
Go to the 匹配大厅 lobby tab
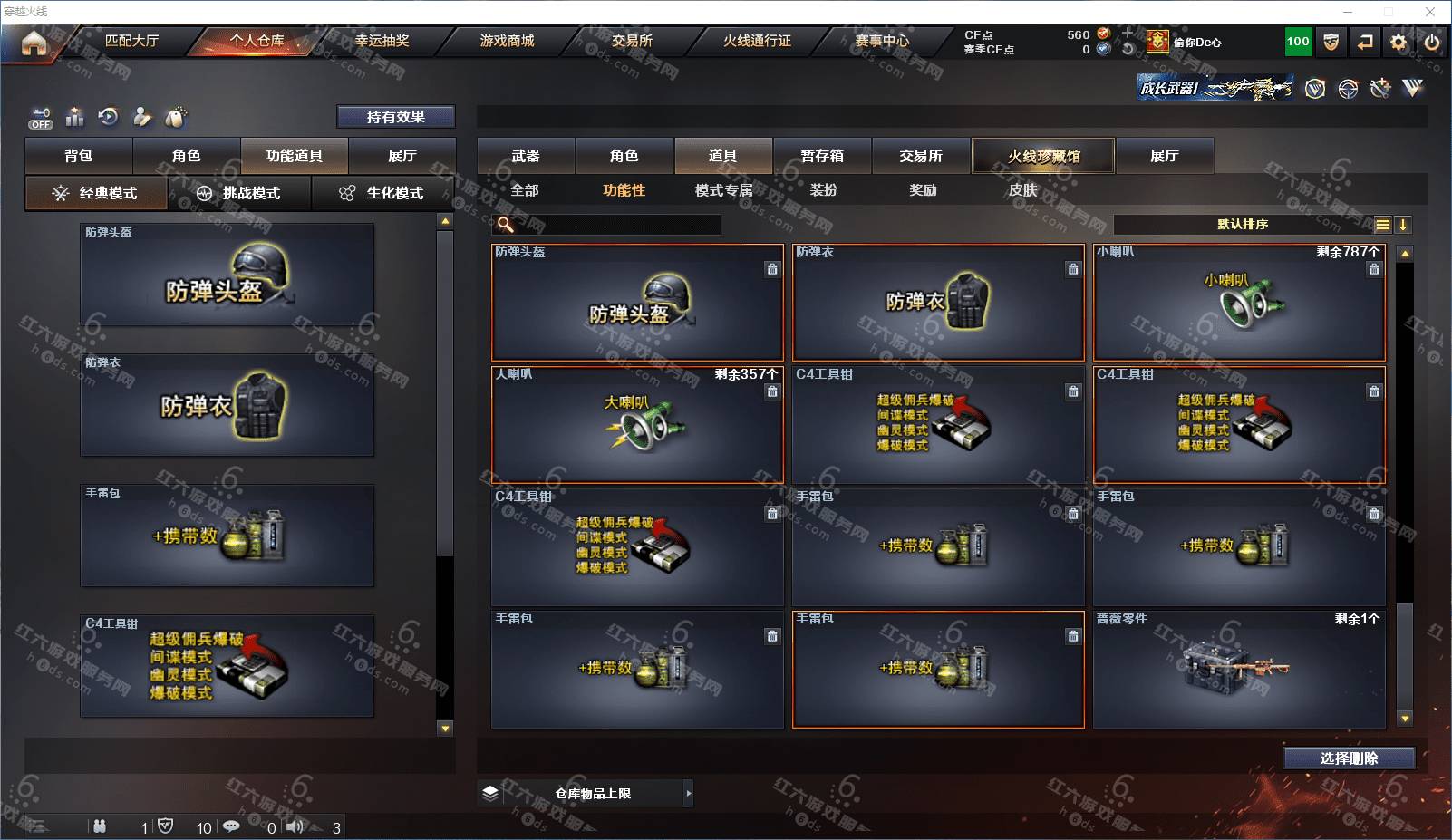(131, 41)
